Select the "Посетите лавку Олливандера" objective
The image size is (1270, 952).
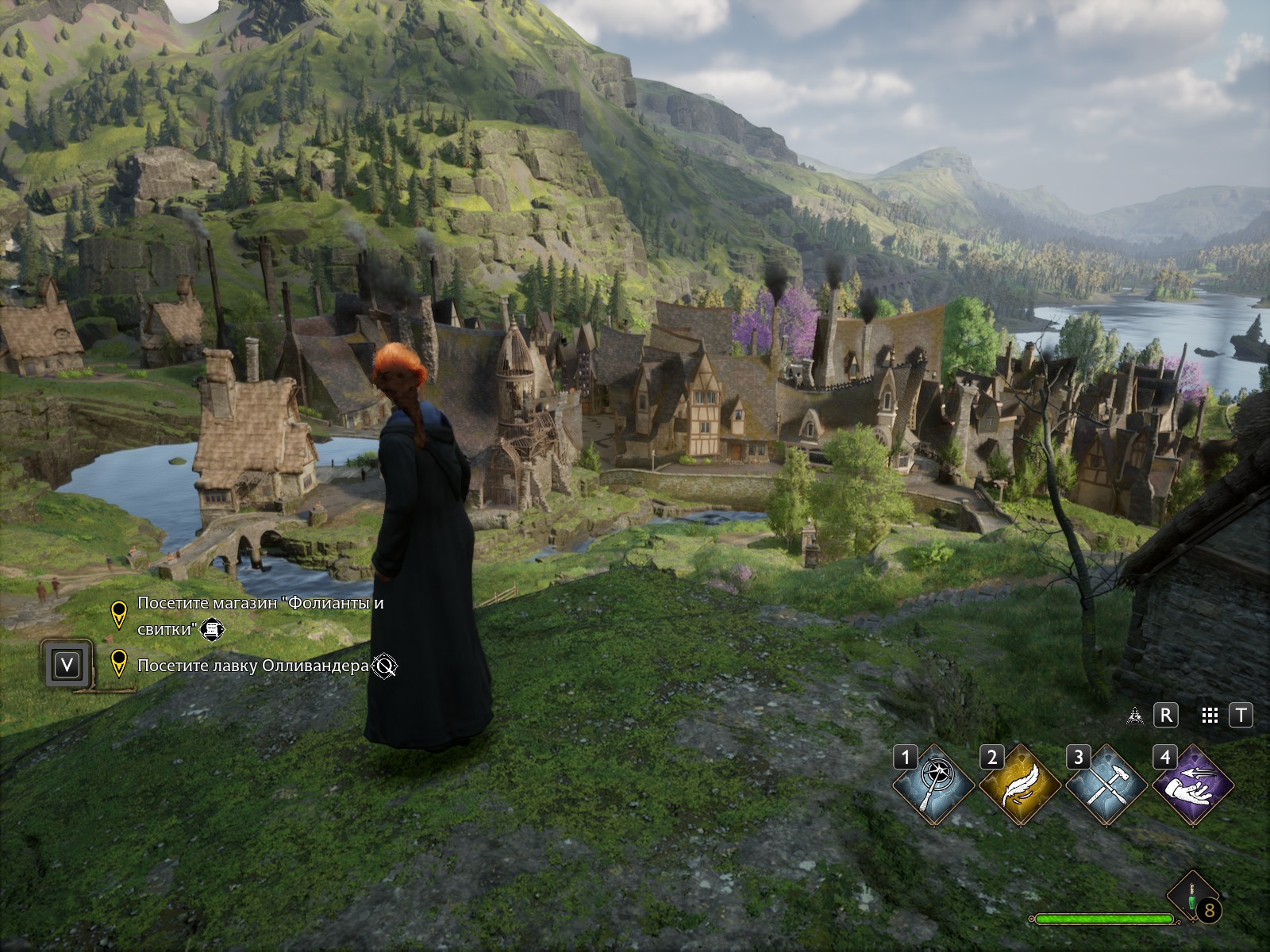click(252, 666)
